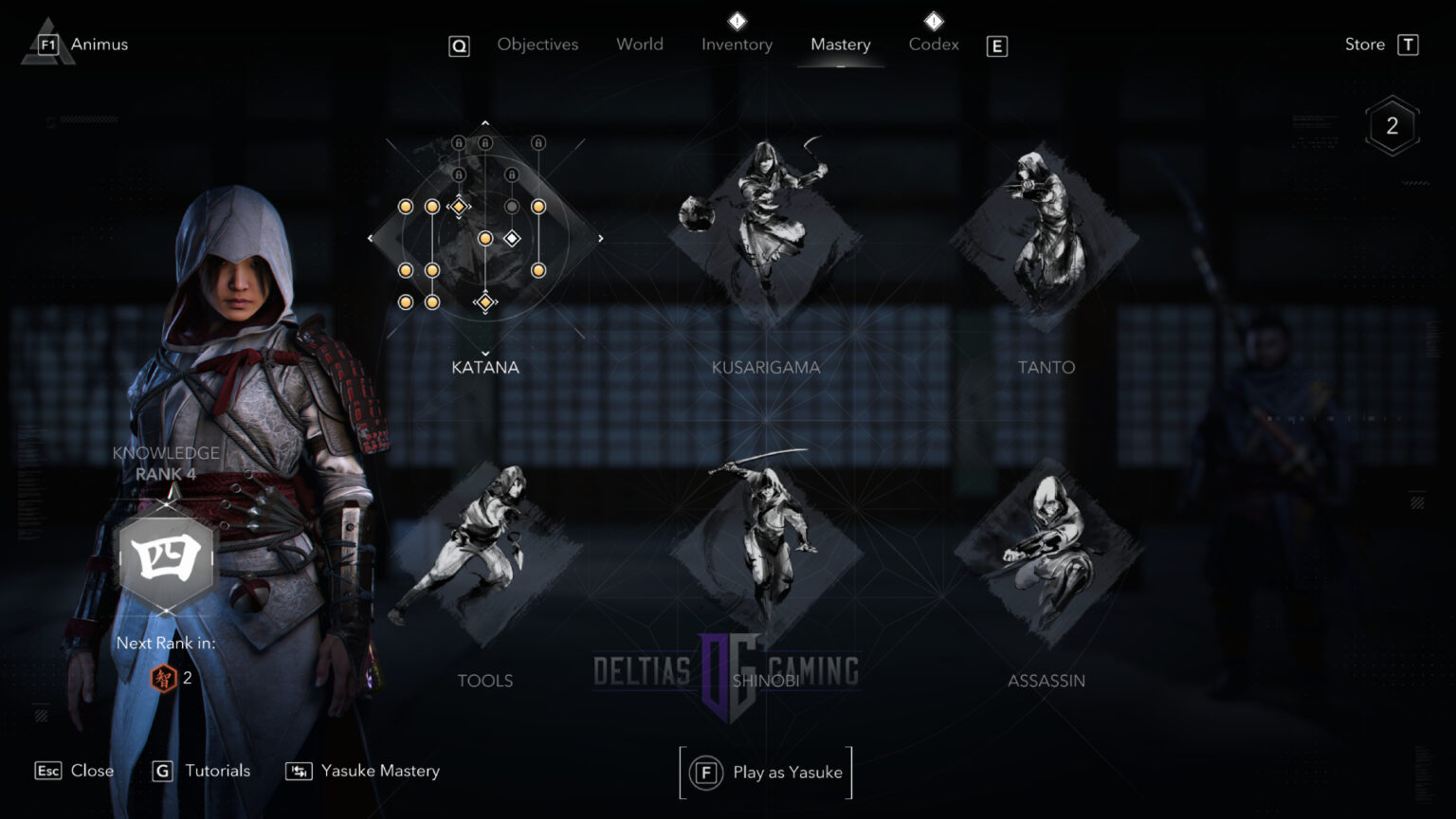1456x819 pixels.
Task: Open the Tanto mastery tree
Action: (x=1046, y=237)
